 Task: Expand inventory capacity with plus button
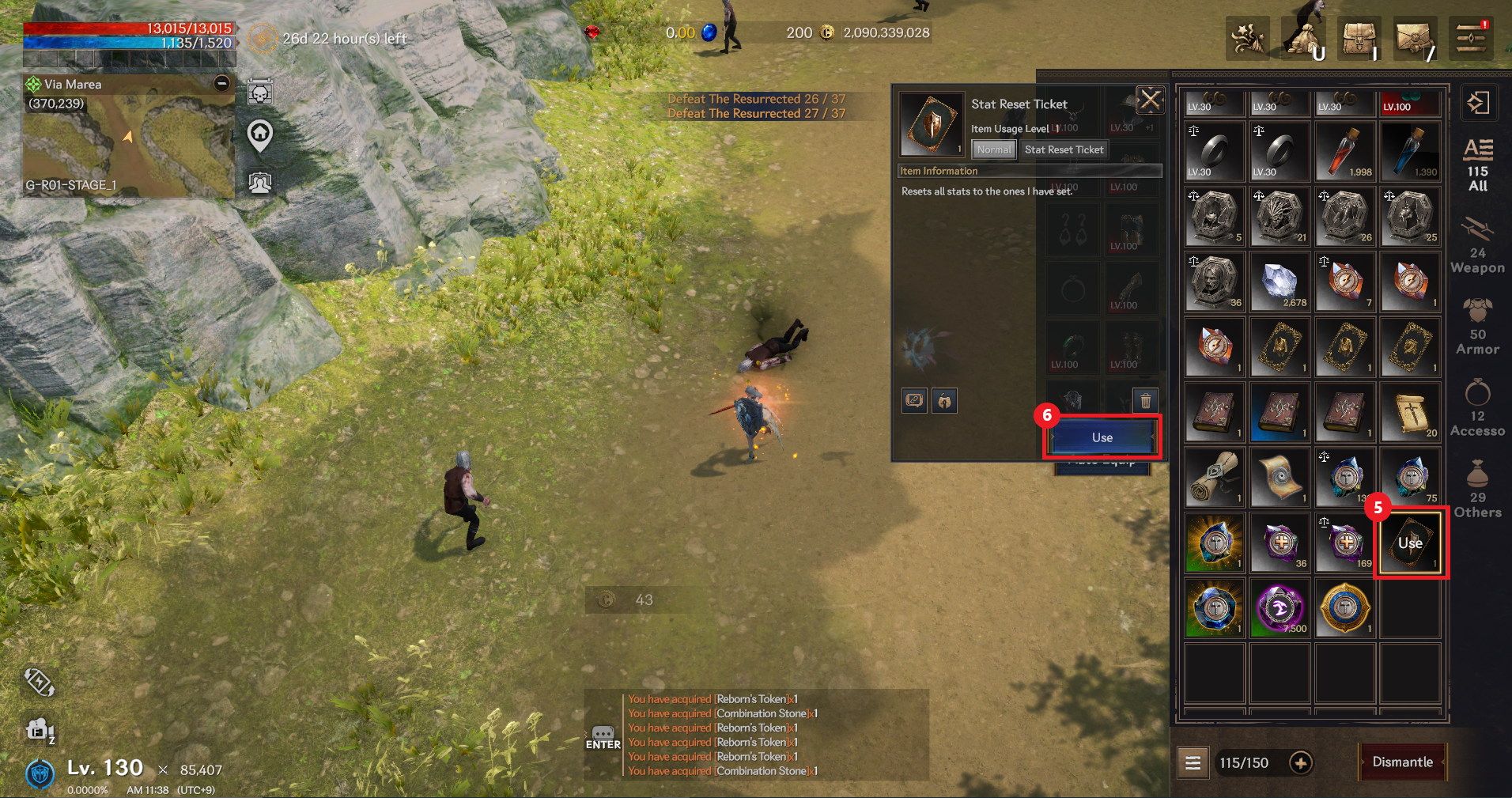pyautogui.click(x=1300, y=762)
